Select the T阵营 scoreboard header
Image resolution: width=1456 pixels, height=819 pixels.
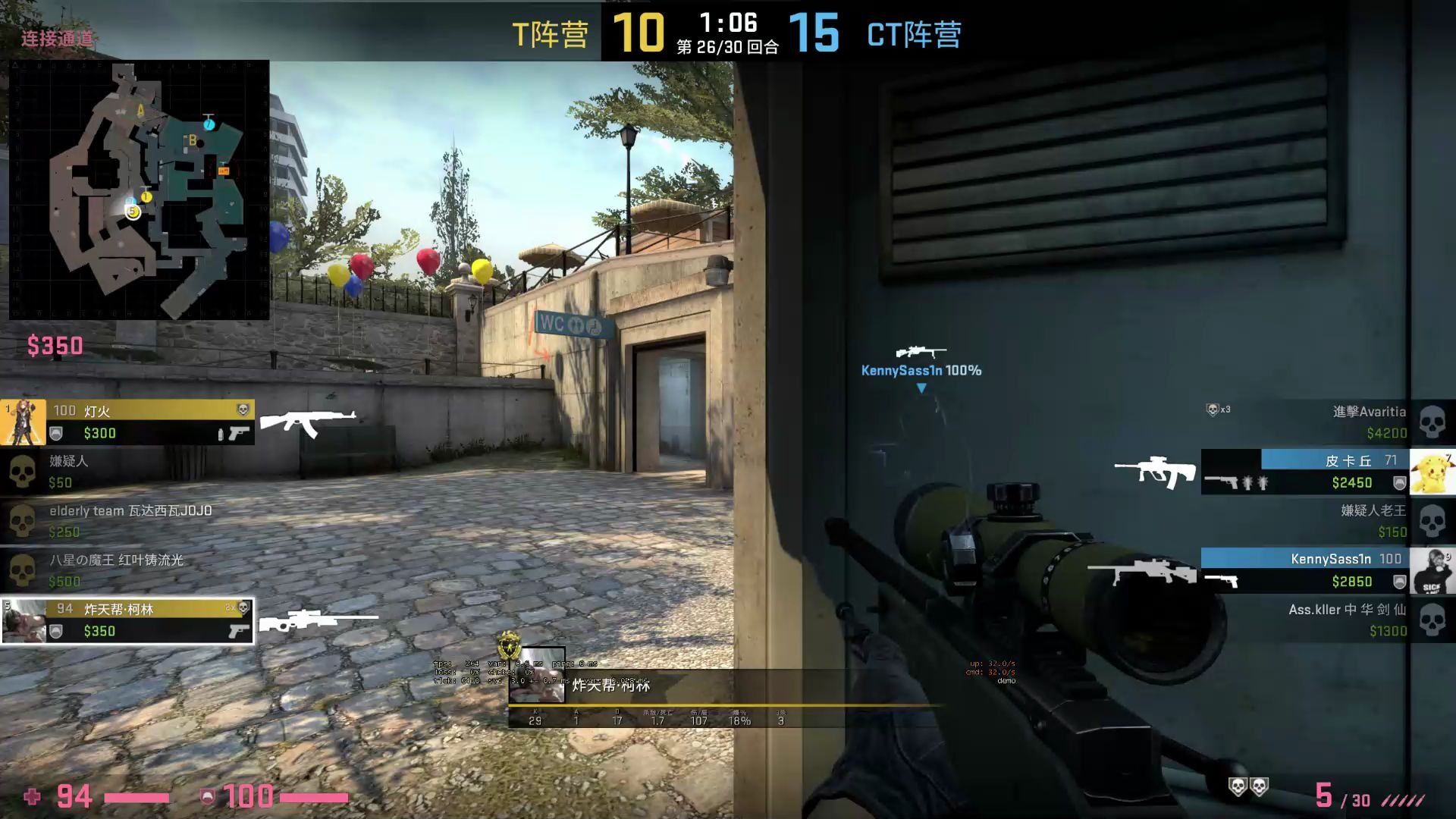tap(551, 34)
